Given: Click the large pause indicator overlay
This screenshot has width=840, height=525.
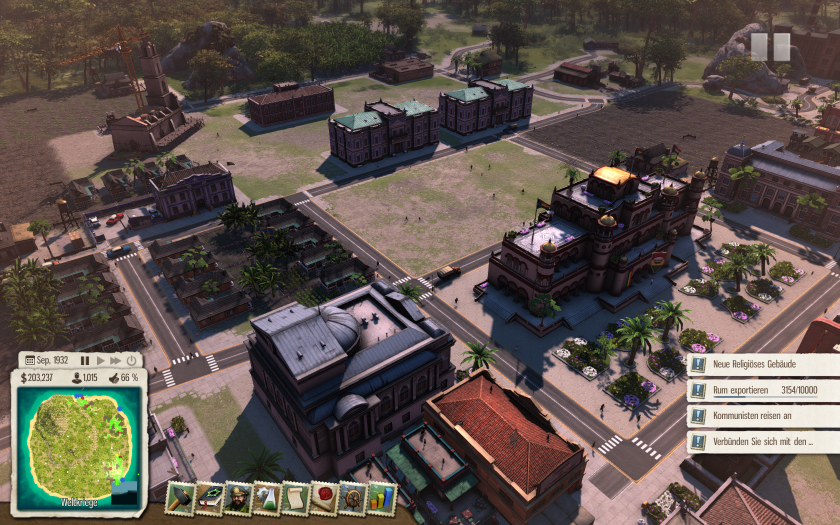Looking at the screenshot, I should click(x=770, y=47).
